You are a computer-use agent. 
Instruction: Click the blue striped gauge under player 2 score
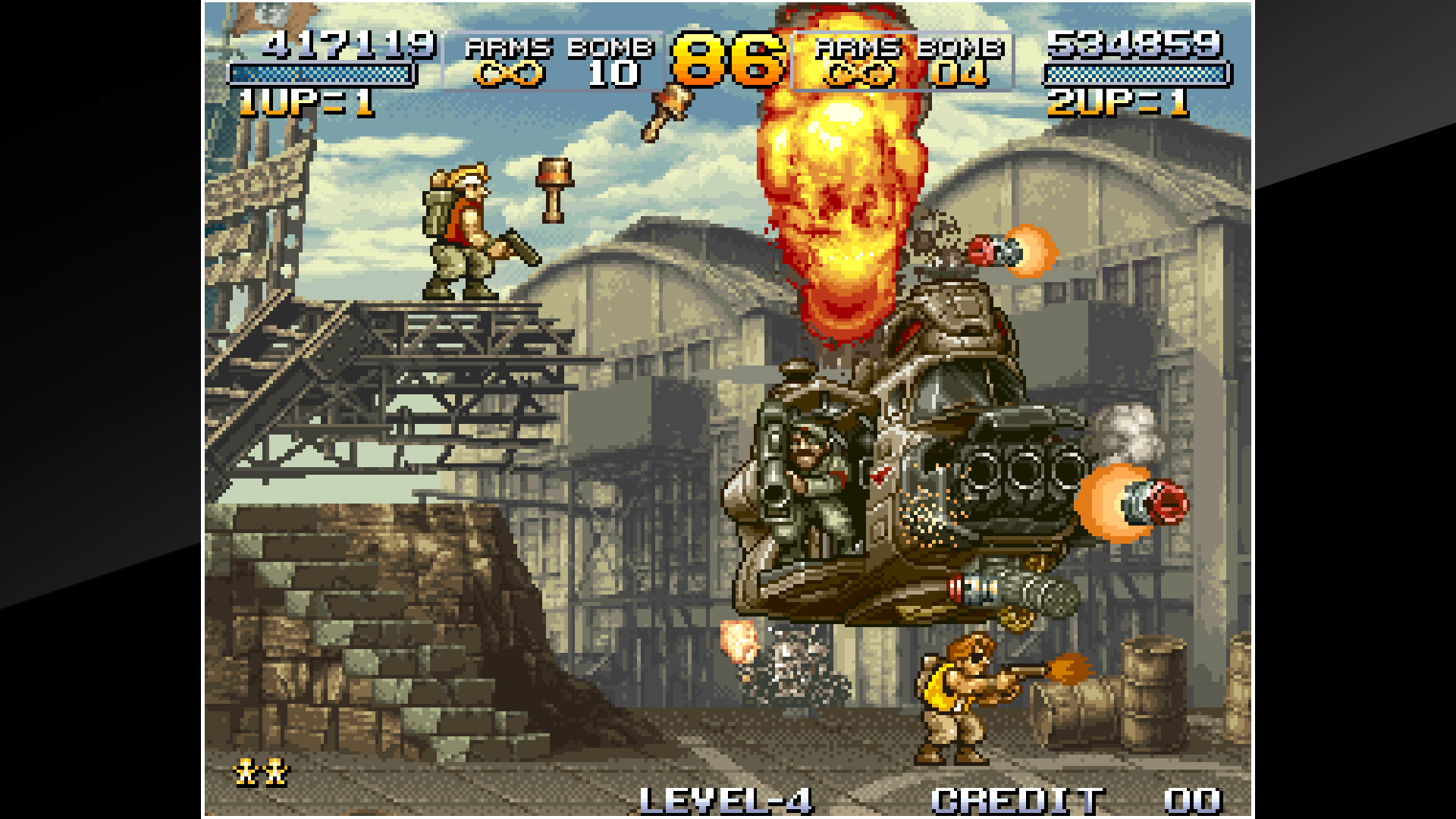1136,75
